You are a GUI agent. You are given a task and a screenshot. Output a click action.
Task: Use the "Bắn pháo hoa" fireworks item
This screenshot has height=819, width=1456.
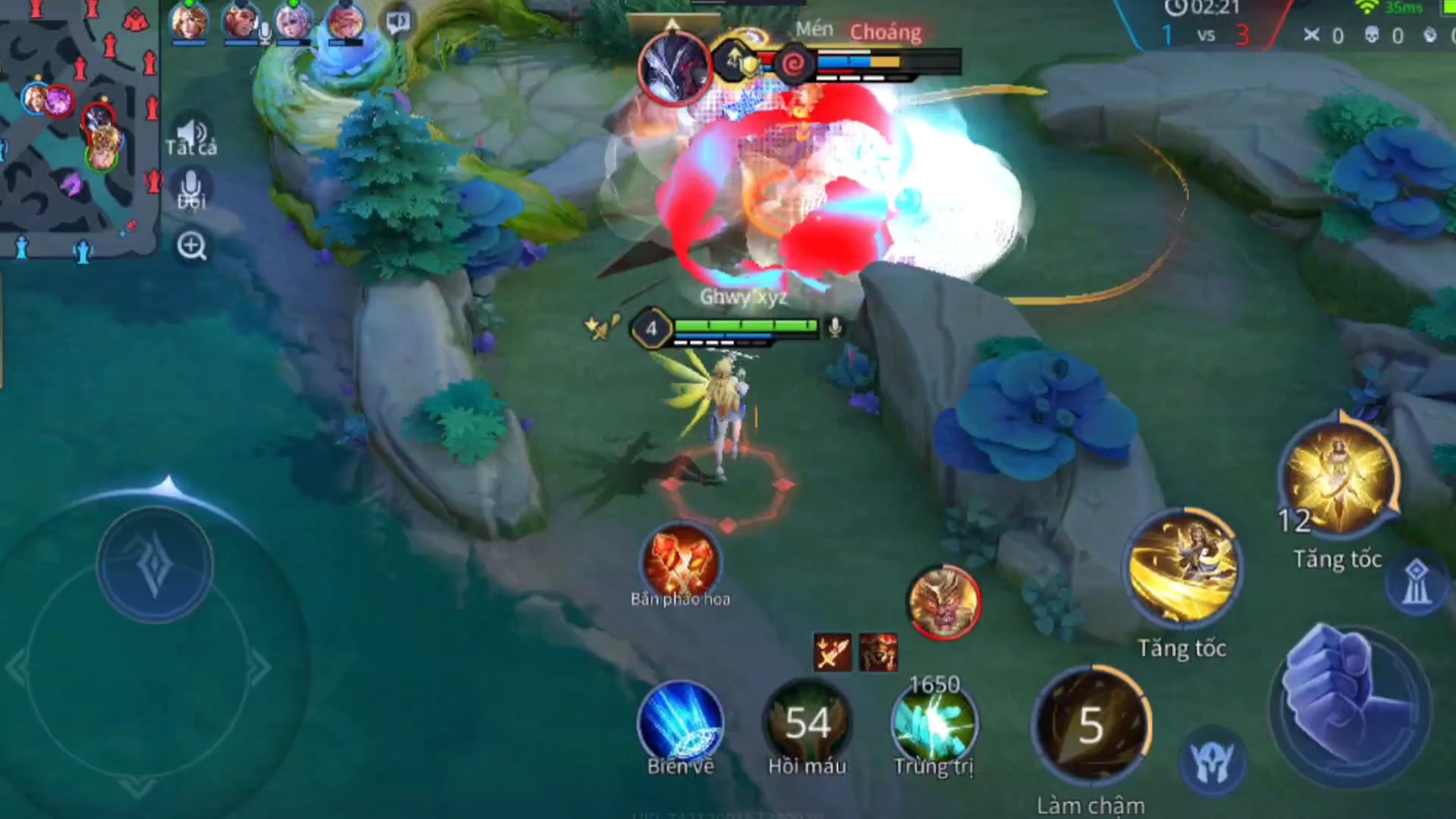click(680, 563)
